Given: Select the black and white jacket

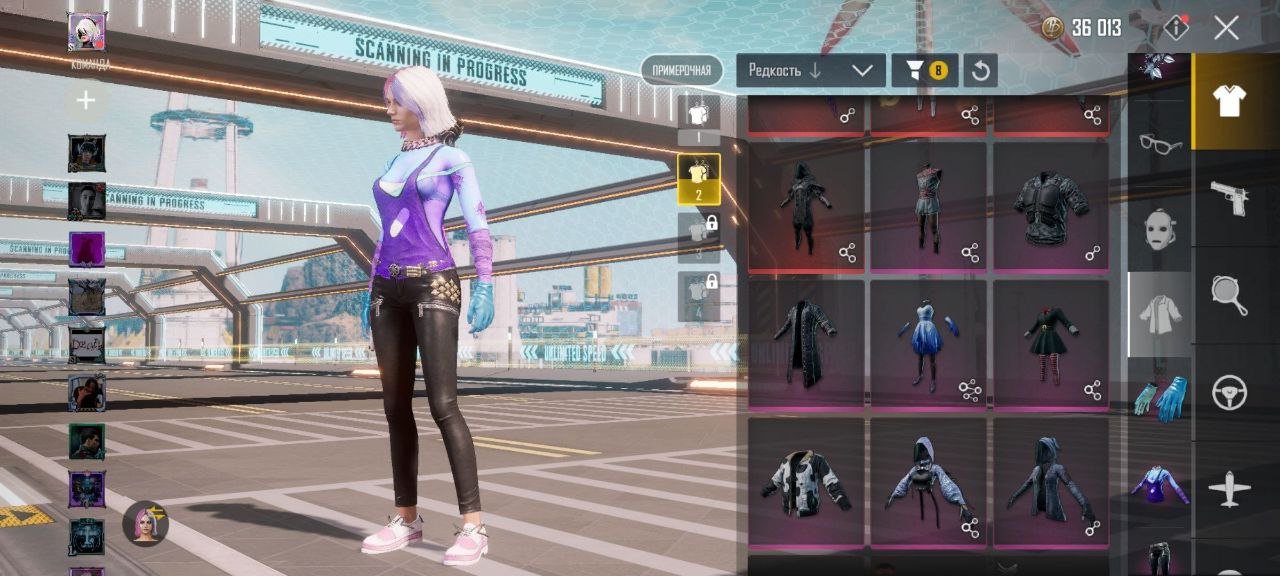Looking at the screenshot, I should [x=806, y=481].
